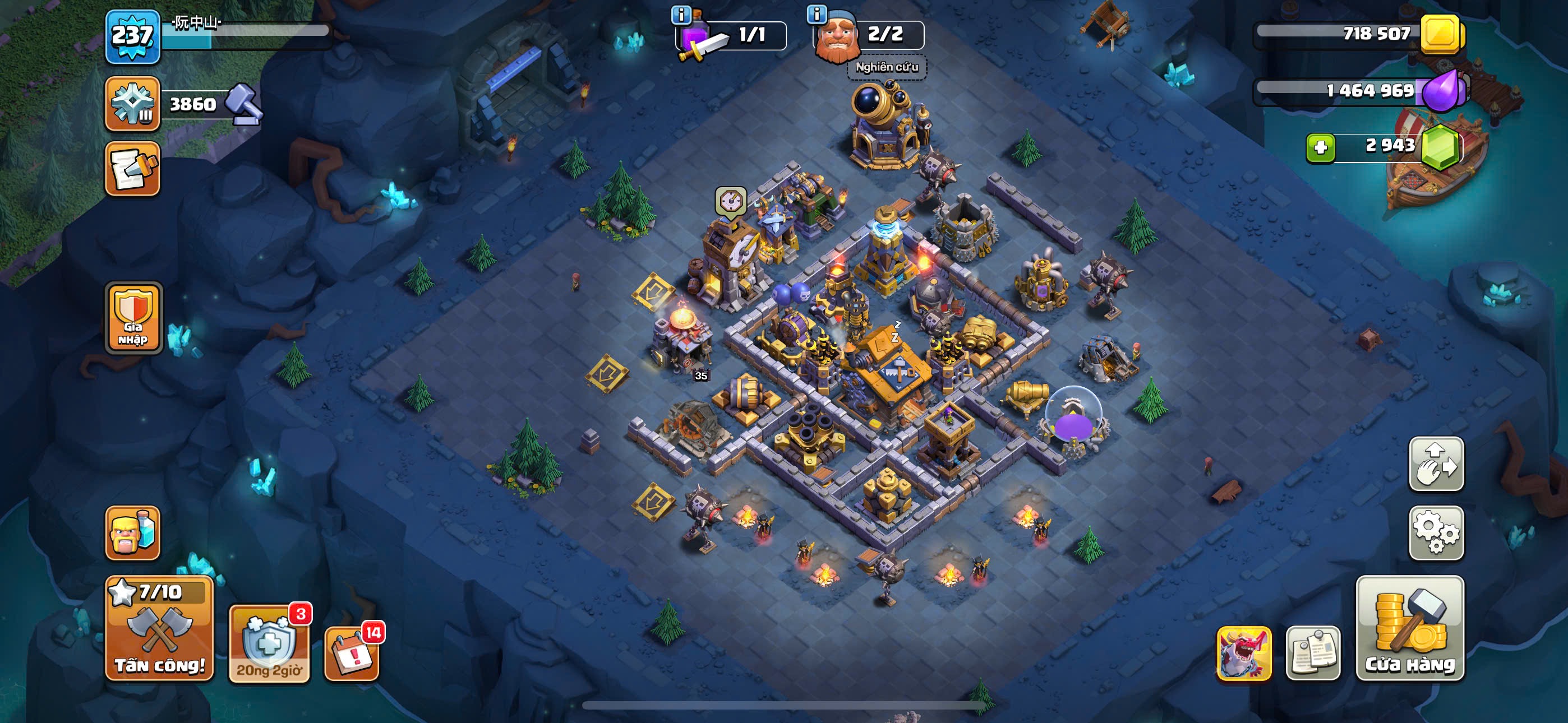The image size is (1568, 723).
Task: Open the Cửa Hàng shop
Action: tap(1410, 628)
